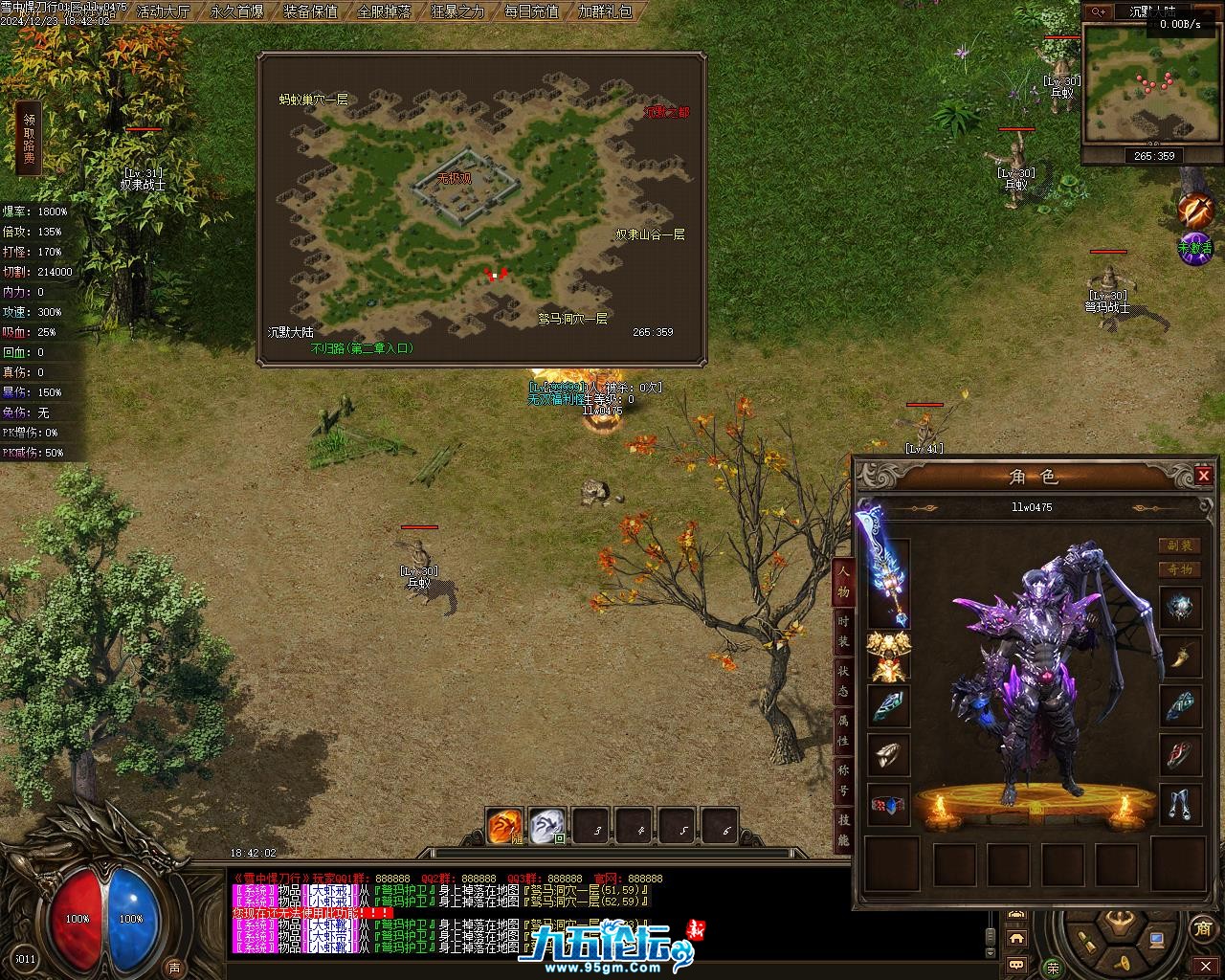
Task: Activate the flame skill in the hotbar
Action: (x=504, y=827)
